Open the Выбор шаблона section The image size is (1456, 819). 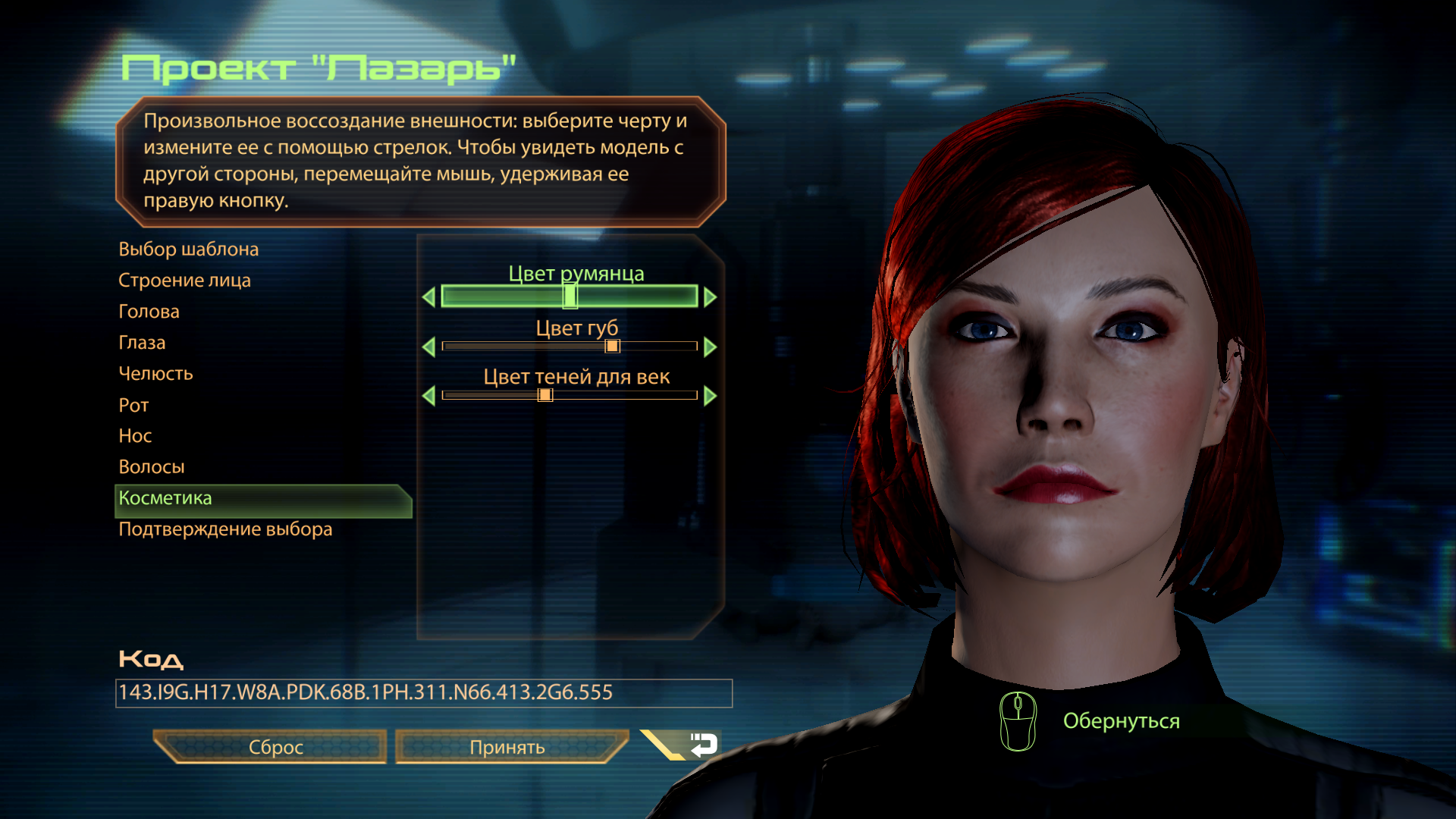(188, 249)
